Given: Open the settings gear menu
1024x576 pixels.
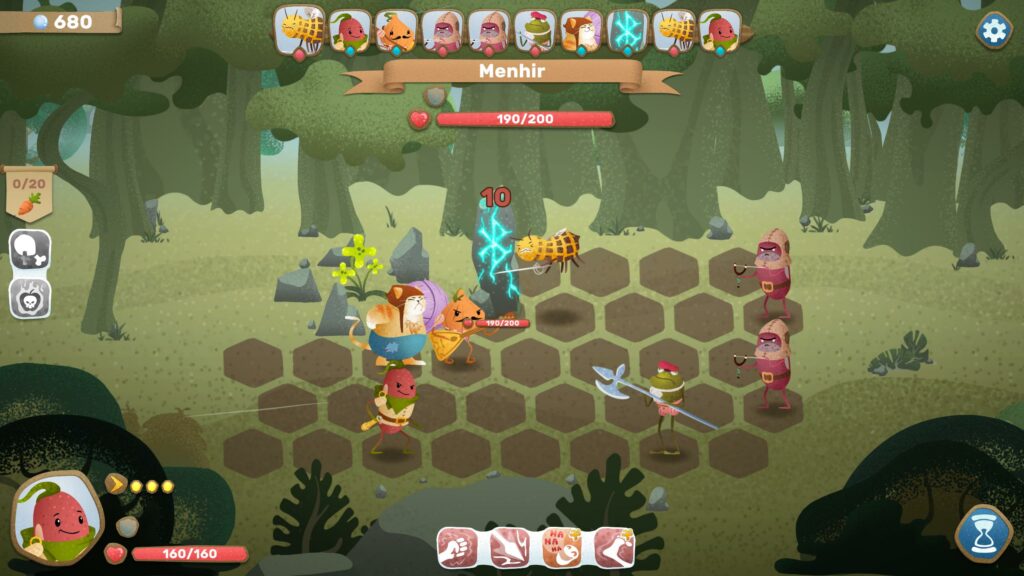Looking at the screenshot, I should (x=993, y=30).
